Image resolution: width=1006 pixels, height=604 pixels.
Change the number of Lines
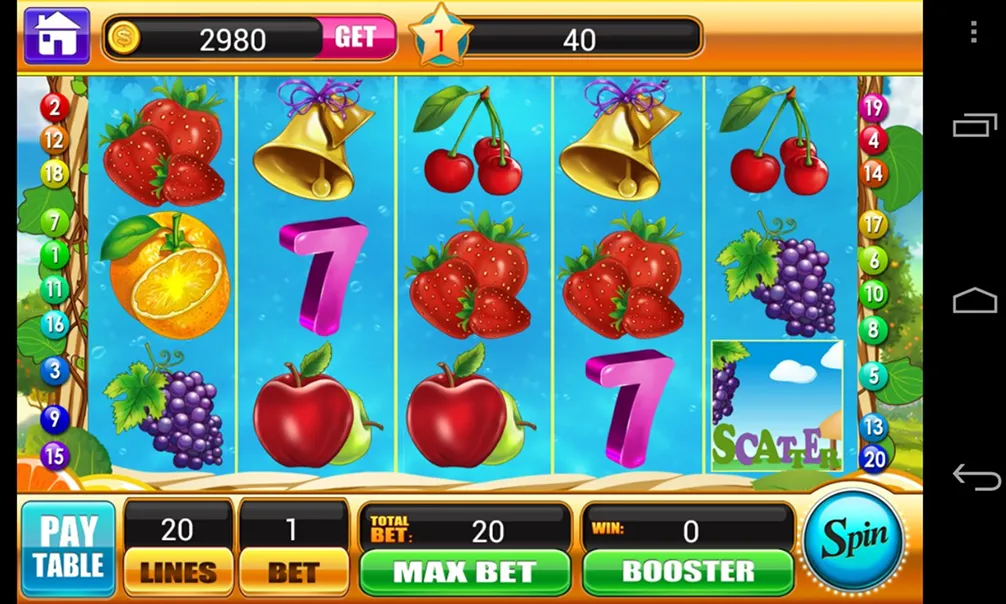tap(178, 571)
